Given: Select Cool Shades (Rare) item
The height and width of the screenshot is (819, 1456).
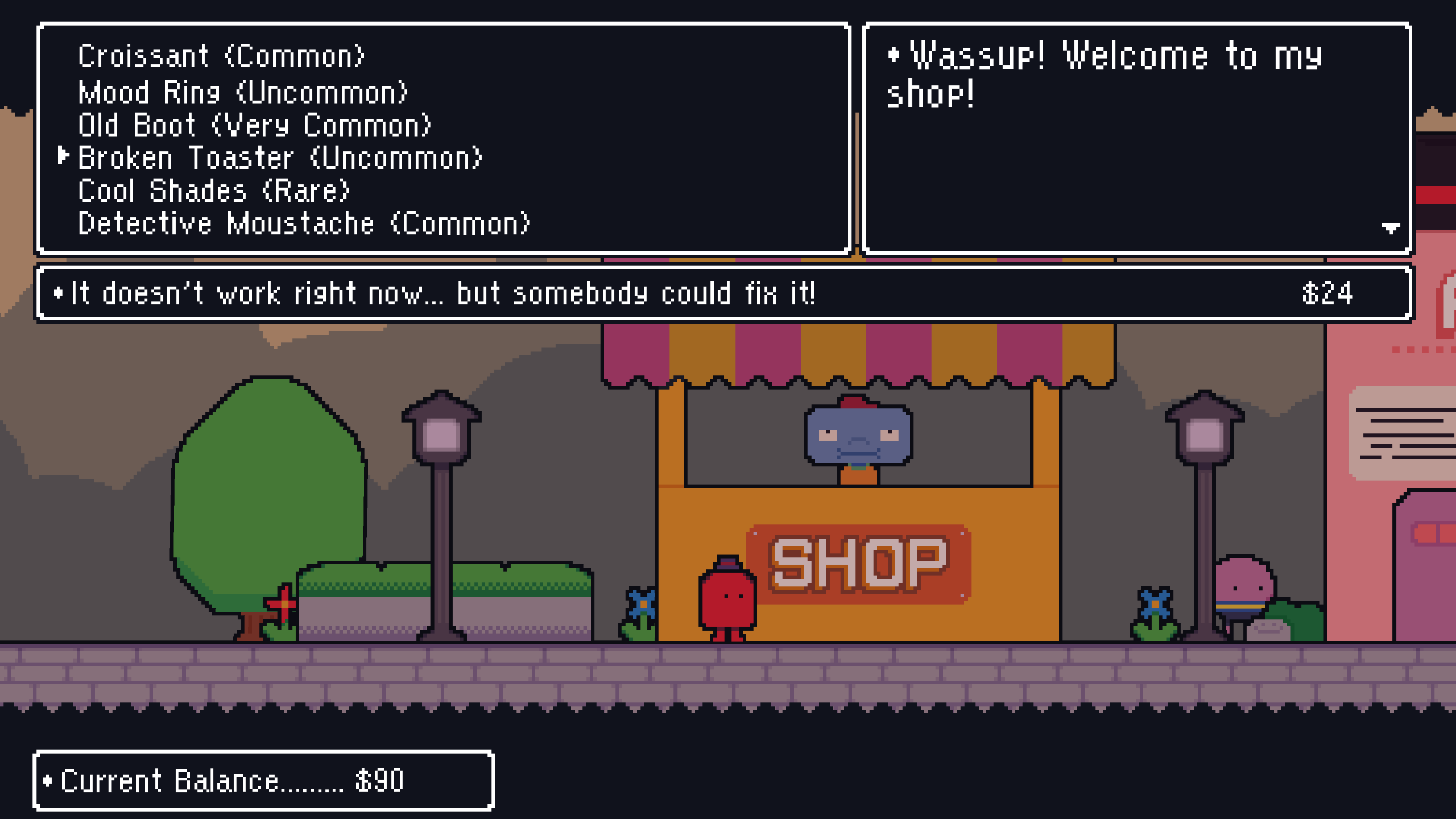Looking at the screenshot, I should coord(213,190).
